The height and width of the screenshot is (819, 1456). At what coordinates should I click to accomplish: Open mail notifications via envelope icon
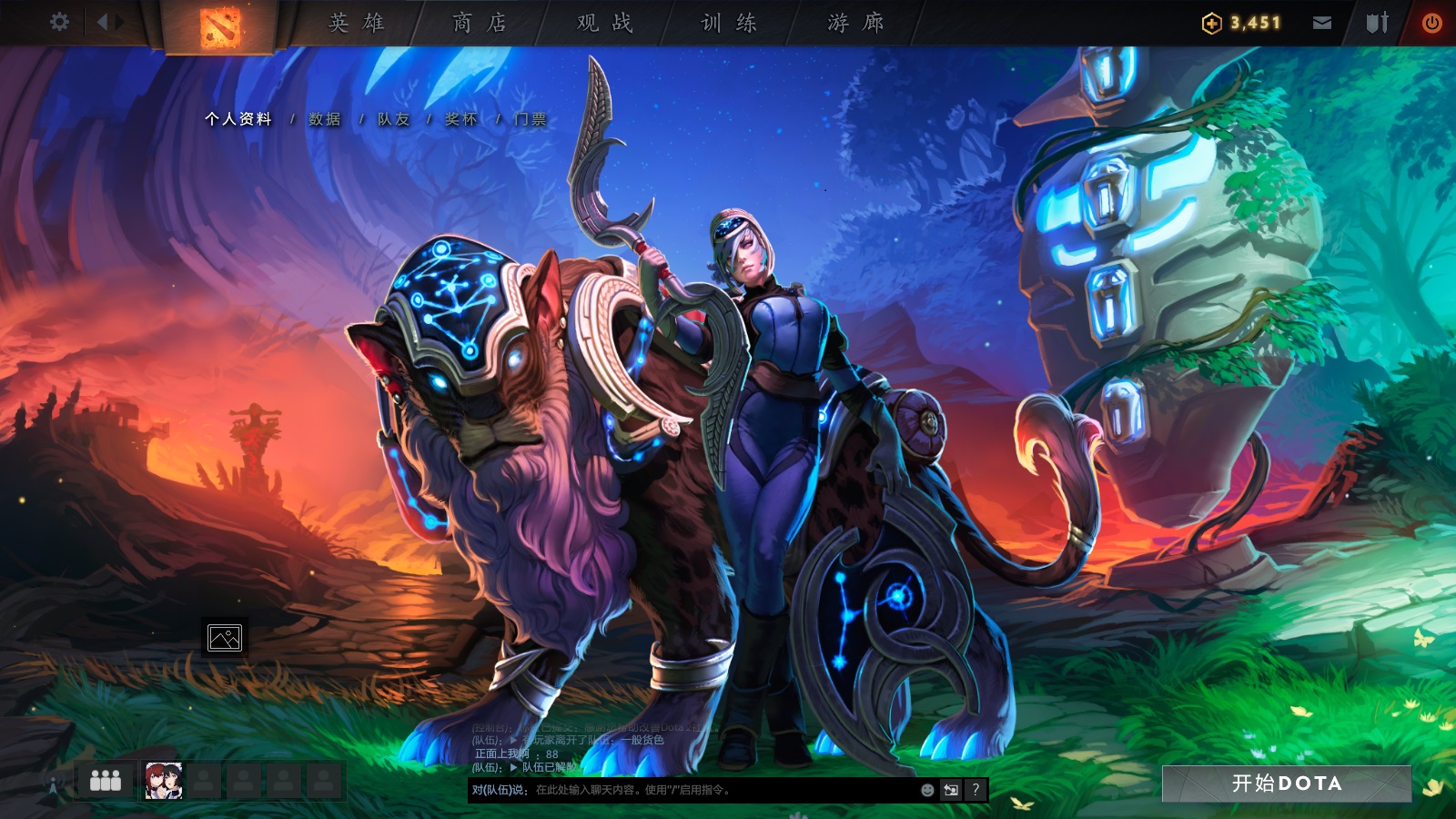tap(1321, 20)
